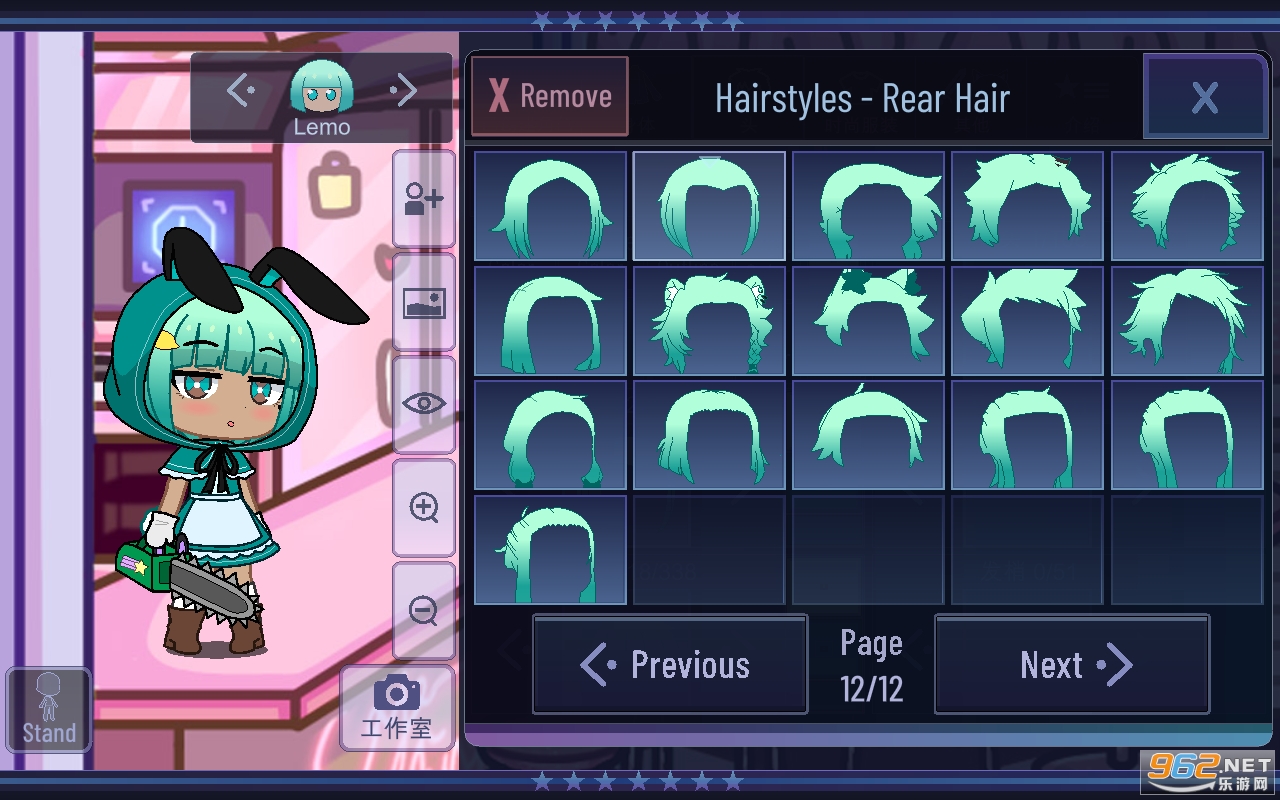The image size is (1280, 800).
Task: Zoom in with the magnifier plus button
Action: pyautogui.click(x=423, y=507)
